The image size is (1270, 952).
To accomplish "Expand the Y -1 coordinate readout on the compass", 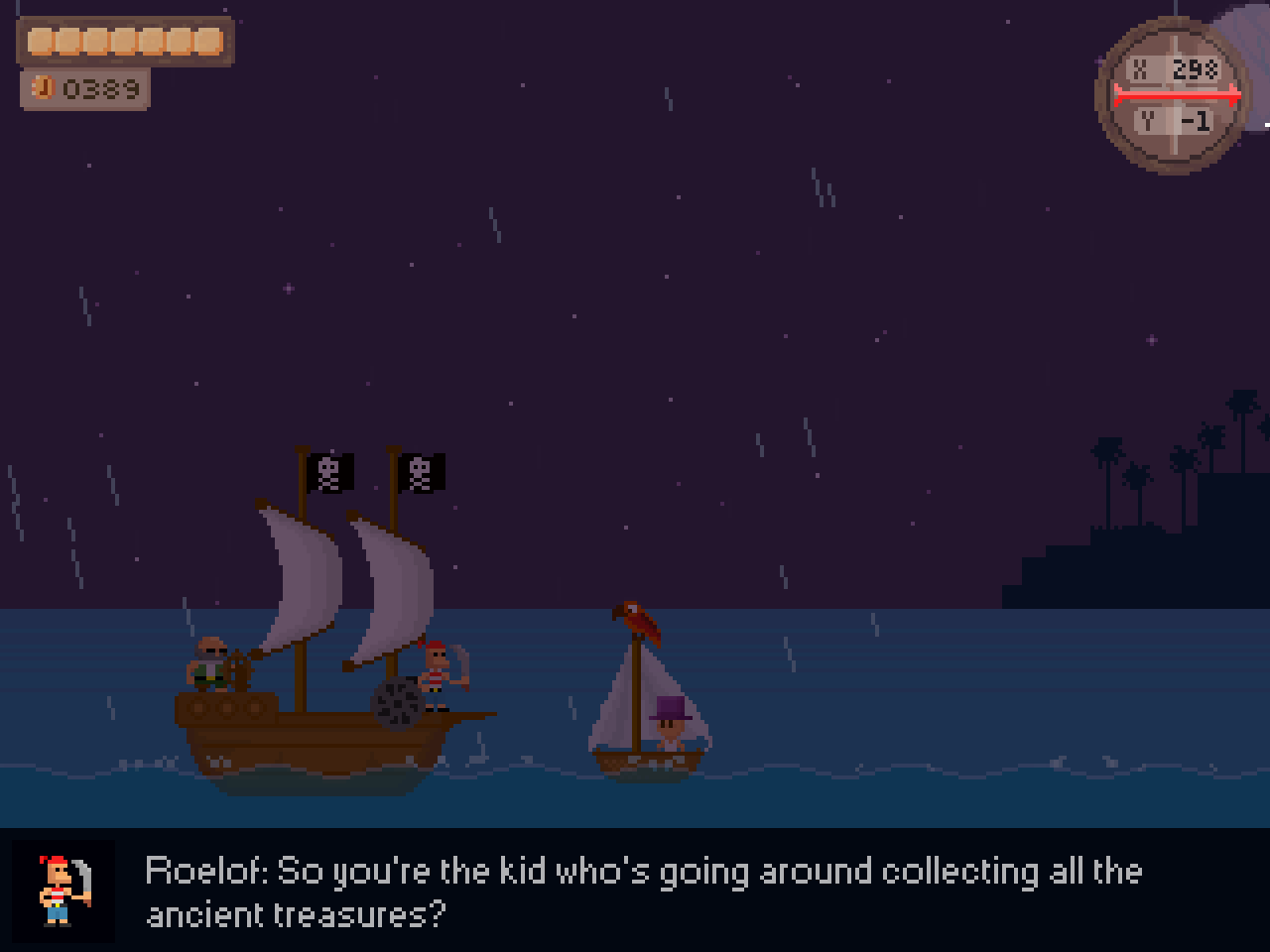I will (1175, 120).
